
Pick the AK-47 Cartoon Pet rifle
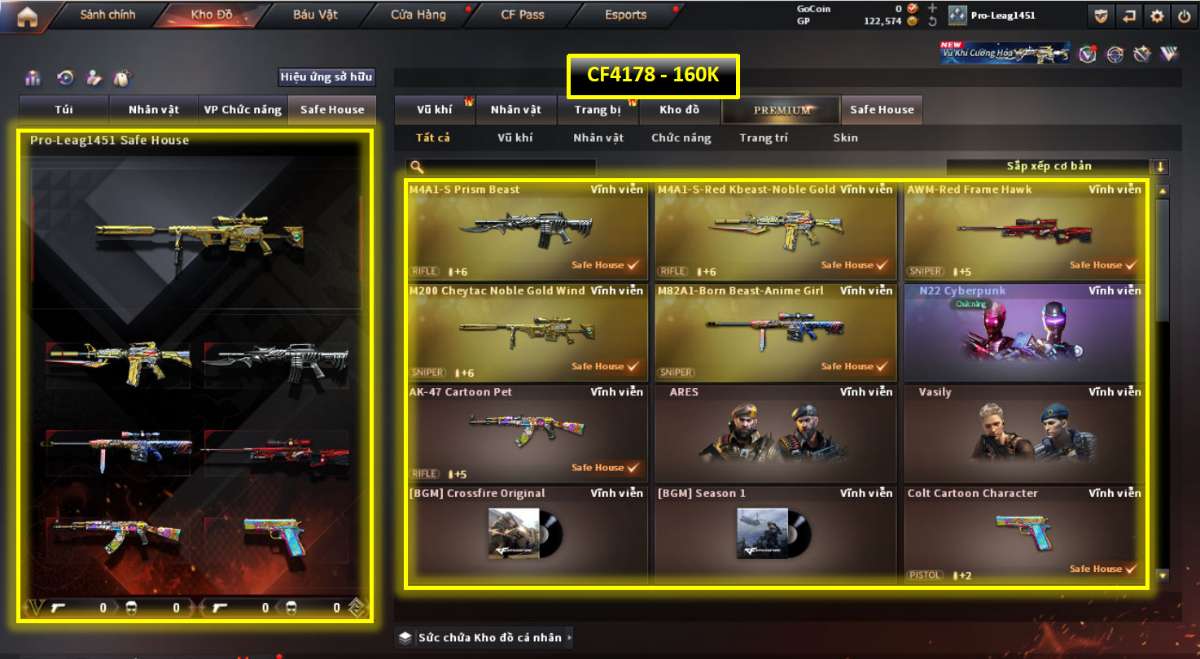[x=527, y=432]
